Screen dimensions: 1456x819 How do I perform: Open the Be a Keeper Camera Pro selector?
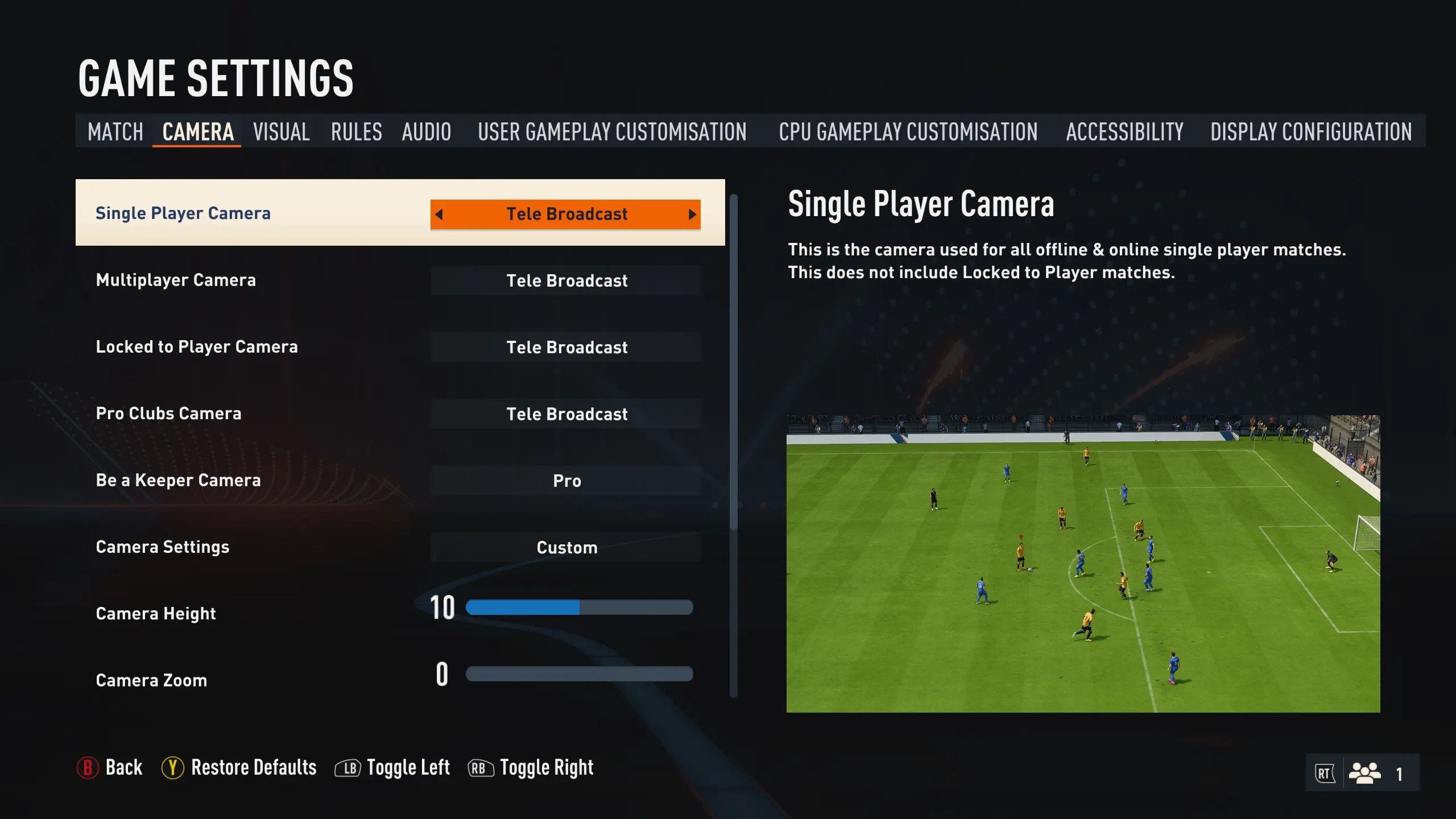[x=565, y=481]
